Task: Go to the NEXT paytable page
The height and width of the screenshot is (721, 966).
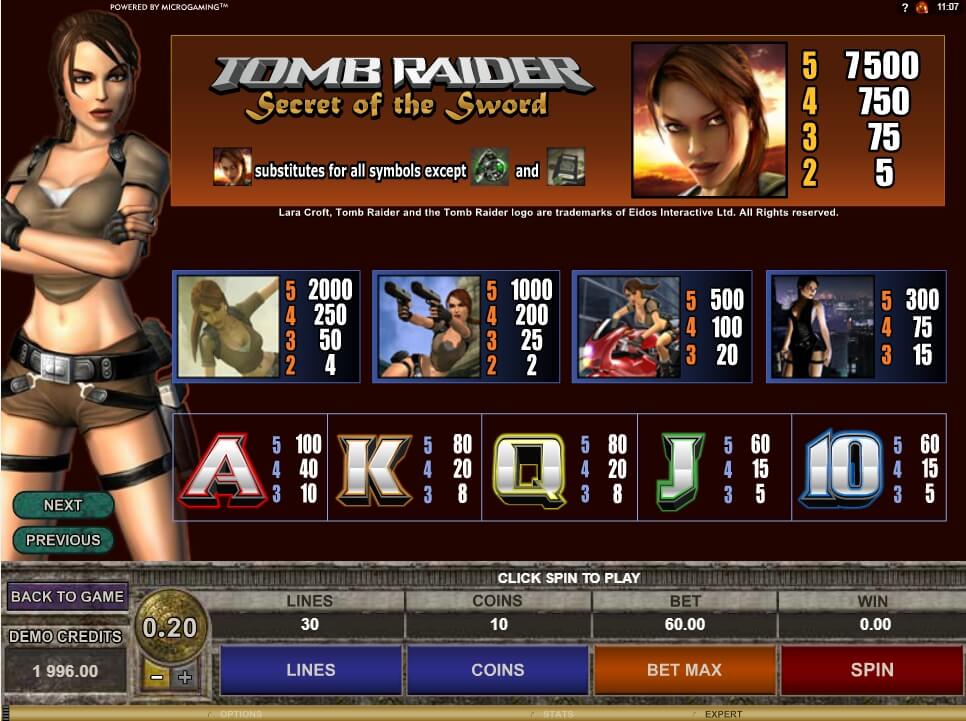Action: point(63,505)
